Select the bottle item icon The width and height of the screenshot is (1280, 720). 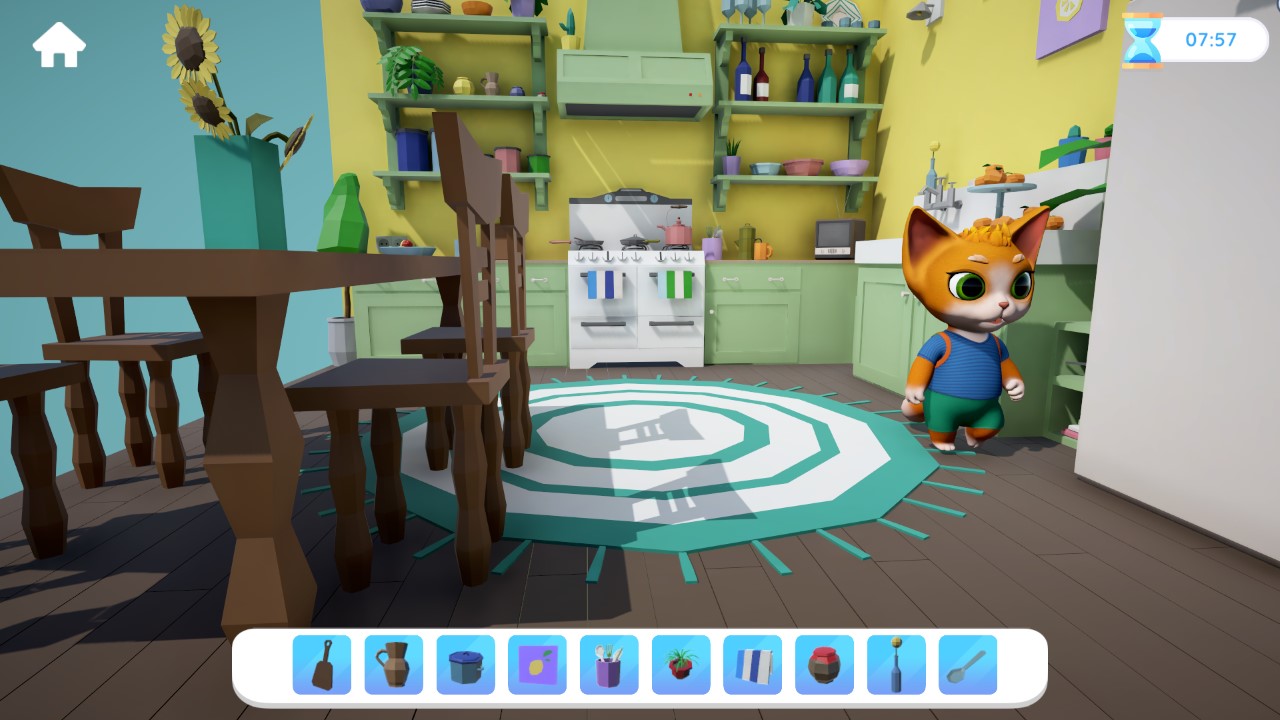pos(896,663)
